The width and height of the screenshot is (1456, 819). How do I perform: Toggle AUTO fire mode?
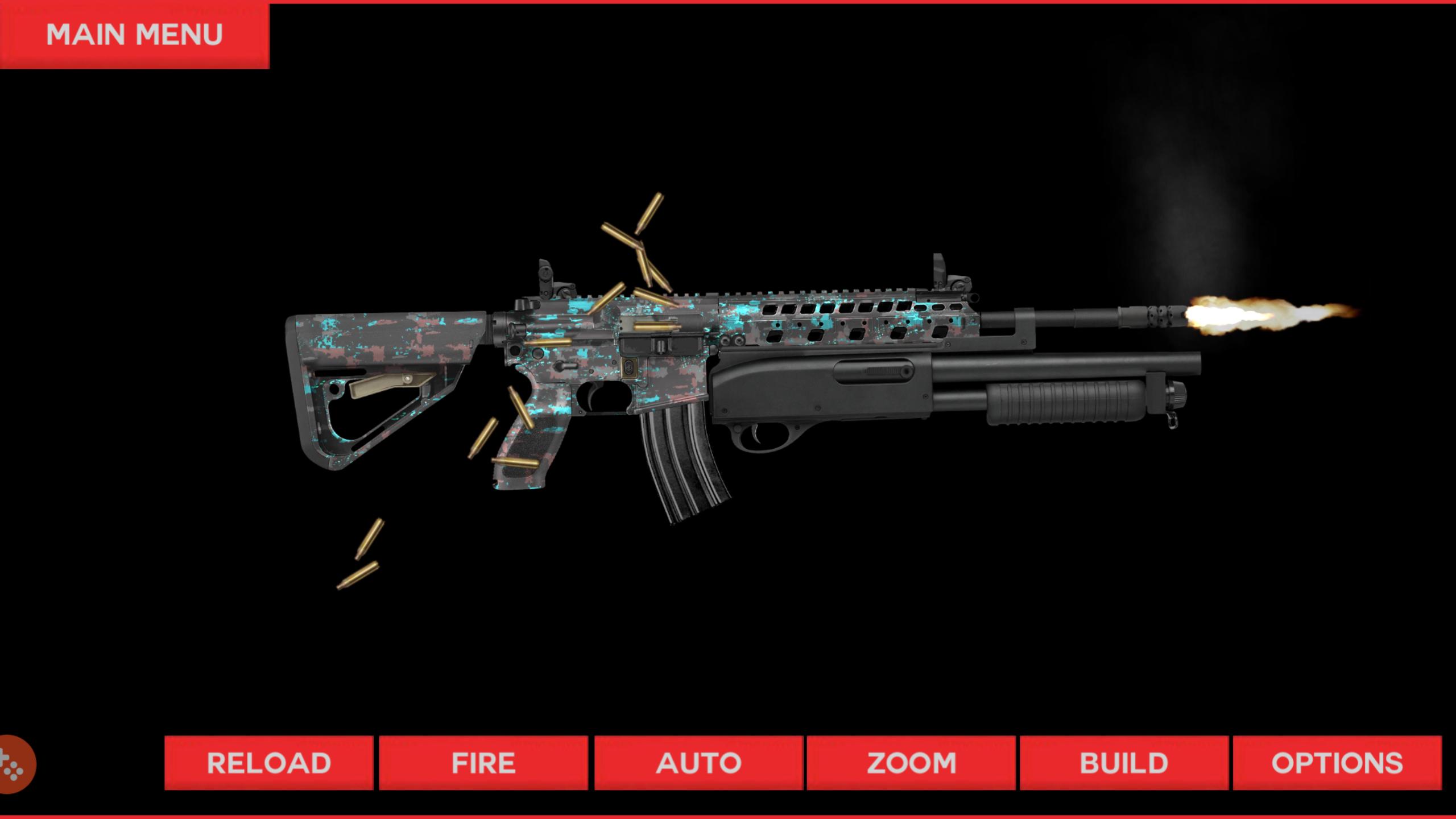(x=698, y=763)
